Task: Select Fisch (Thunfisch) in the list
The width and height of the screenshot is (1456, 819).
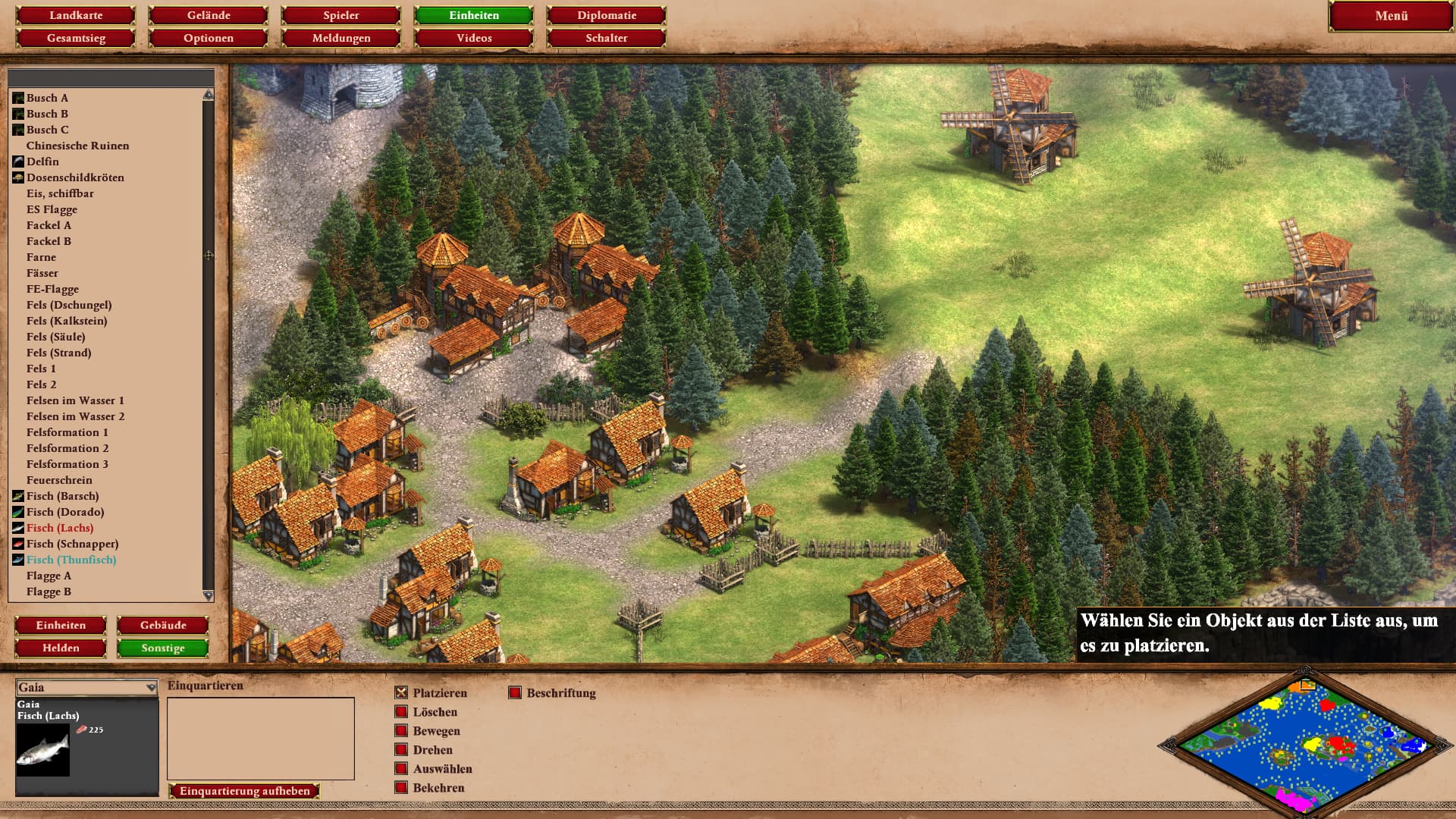Action: [71, 560]
